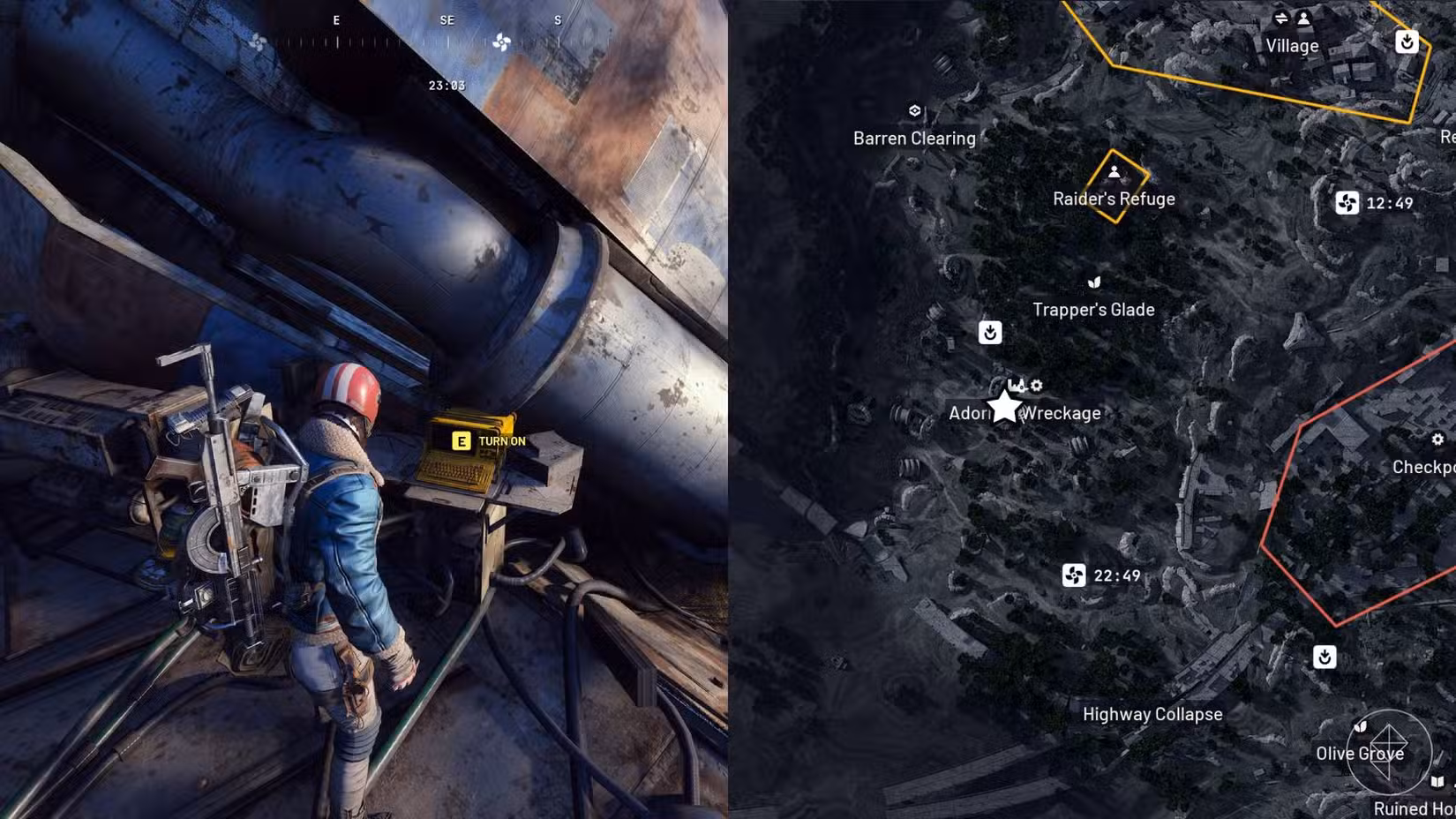The height and width of the screenshot is (819, 1456).
Task: Toggle the star marker on Adorned Wreckage
Action: (1005, 408)
